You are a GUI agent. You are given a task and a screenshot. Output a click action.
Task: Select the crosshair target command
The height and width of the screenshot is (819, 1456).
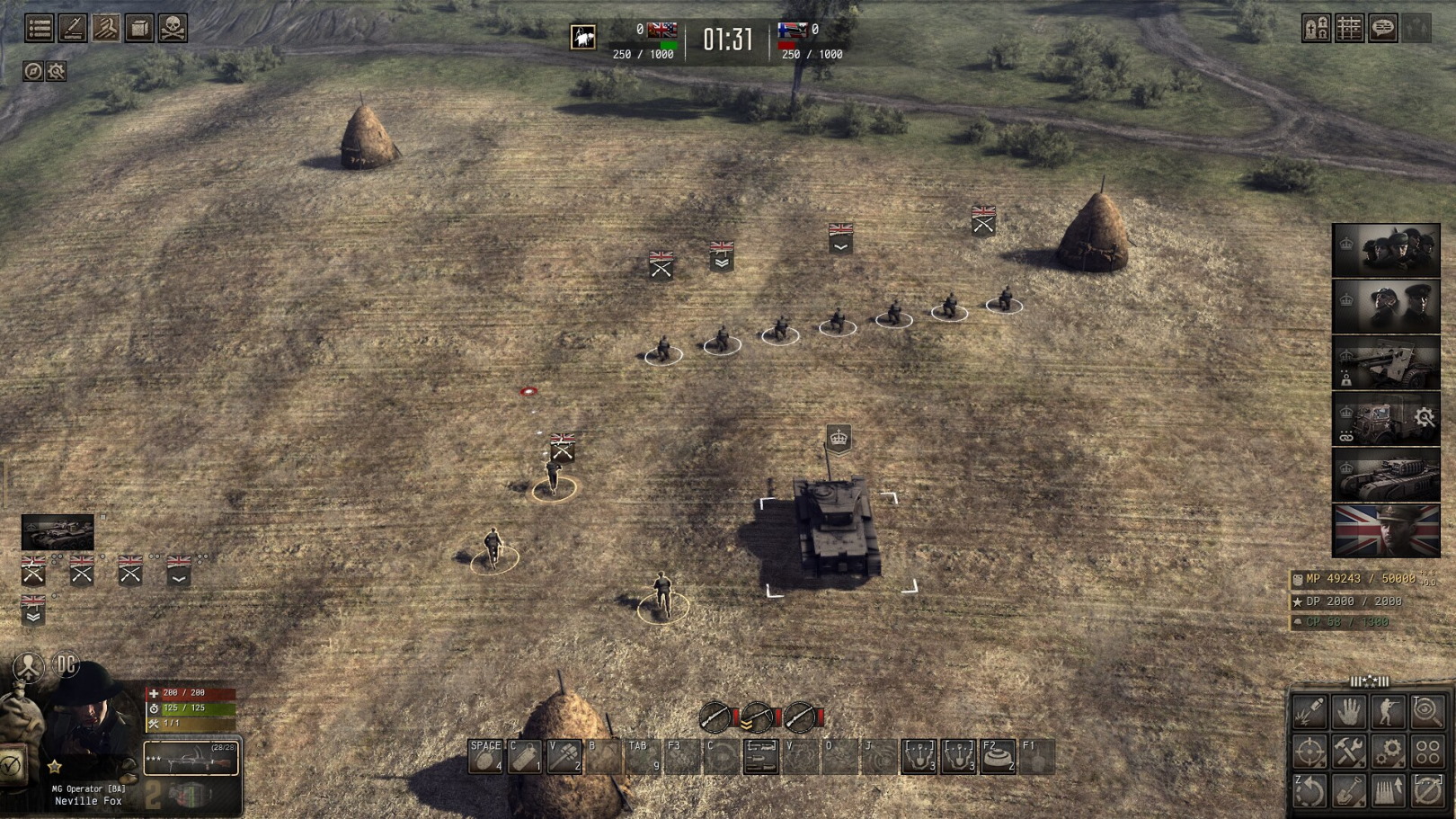coord(1310,751)
